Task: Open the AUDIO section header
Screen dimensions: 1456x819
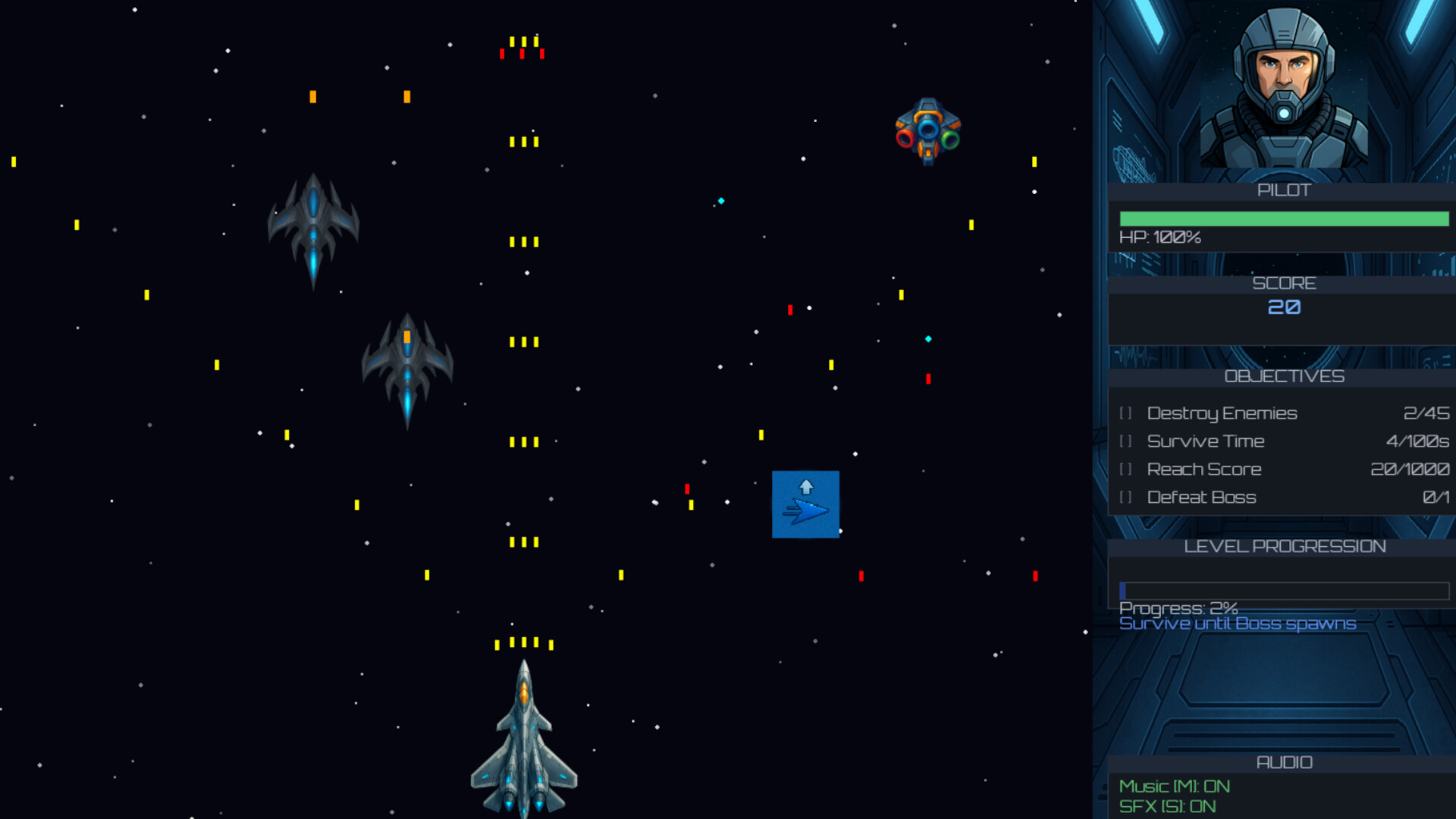Action: [1285, 762]
